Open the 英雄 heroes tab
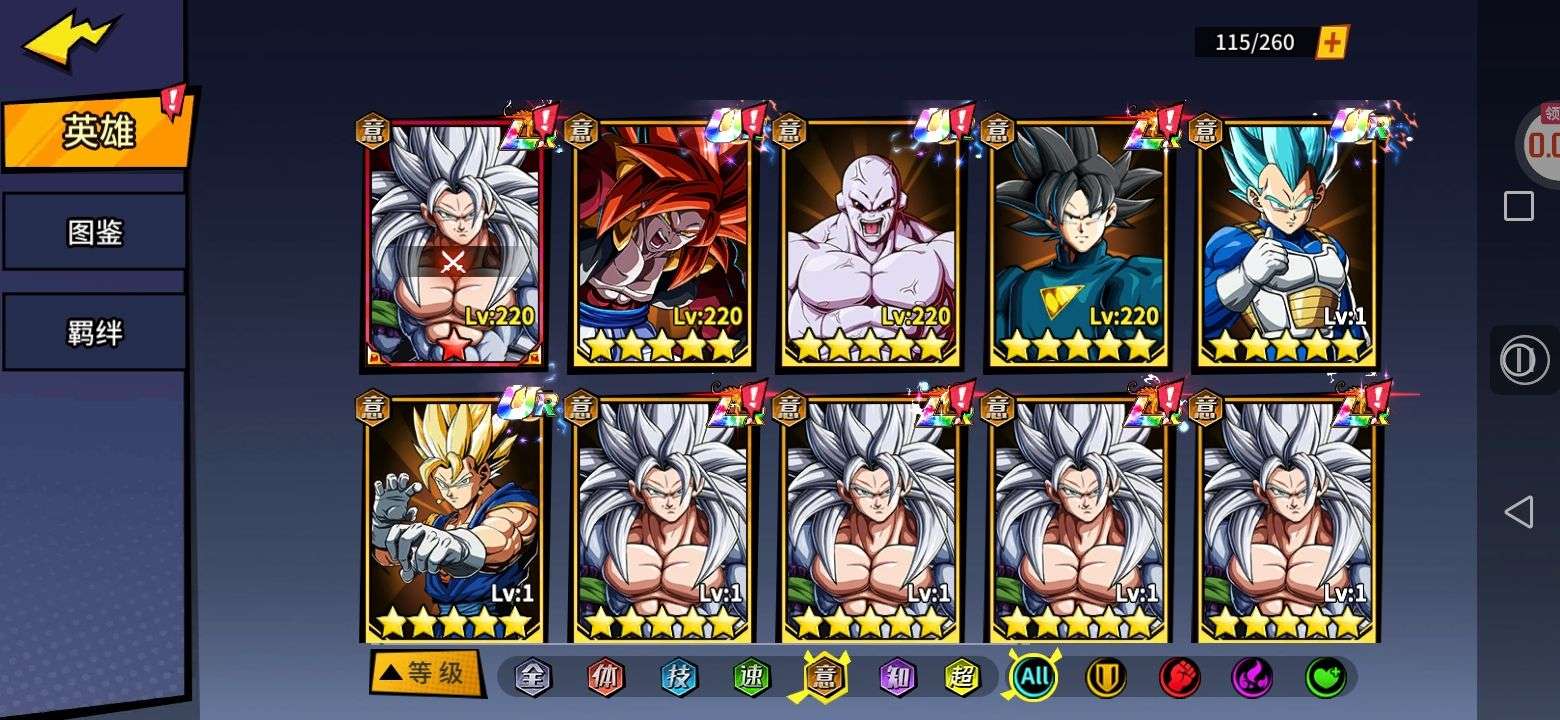 pyautogui.click(x=97, y=131)
